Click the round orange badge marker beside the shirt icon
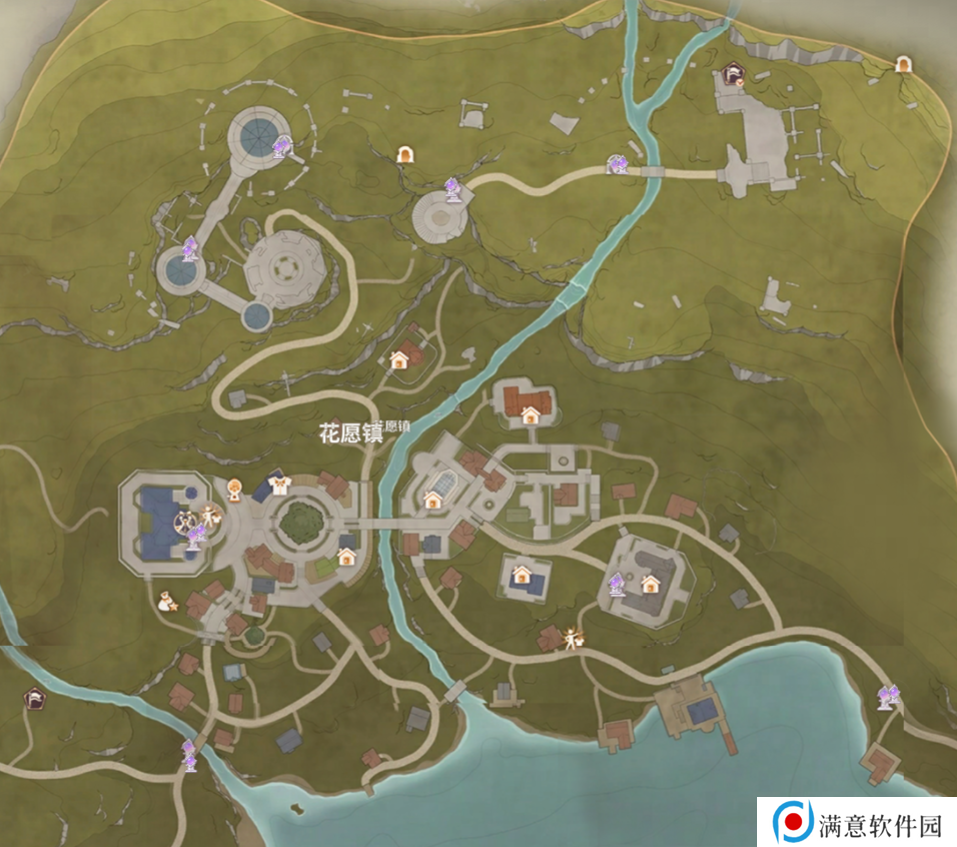This screenshot has height=847, width=957. pos(234,489)
